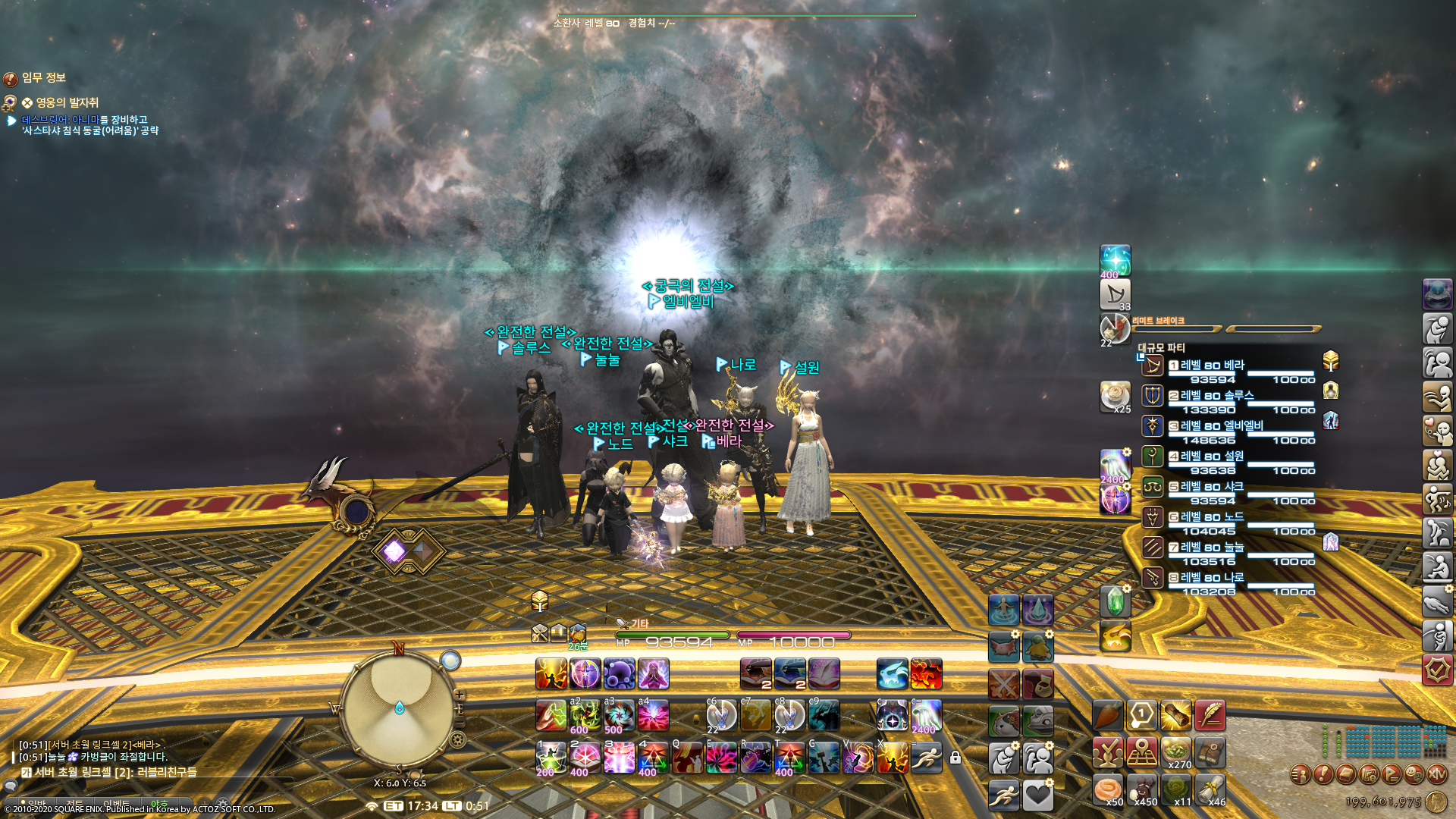This screenshot has height=819, width=1456.
Task: Select the salad food item x270
Action: pyautogui.click(x=1175, y=752)
